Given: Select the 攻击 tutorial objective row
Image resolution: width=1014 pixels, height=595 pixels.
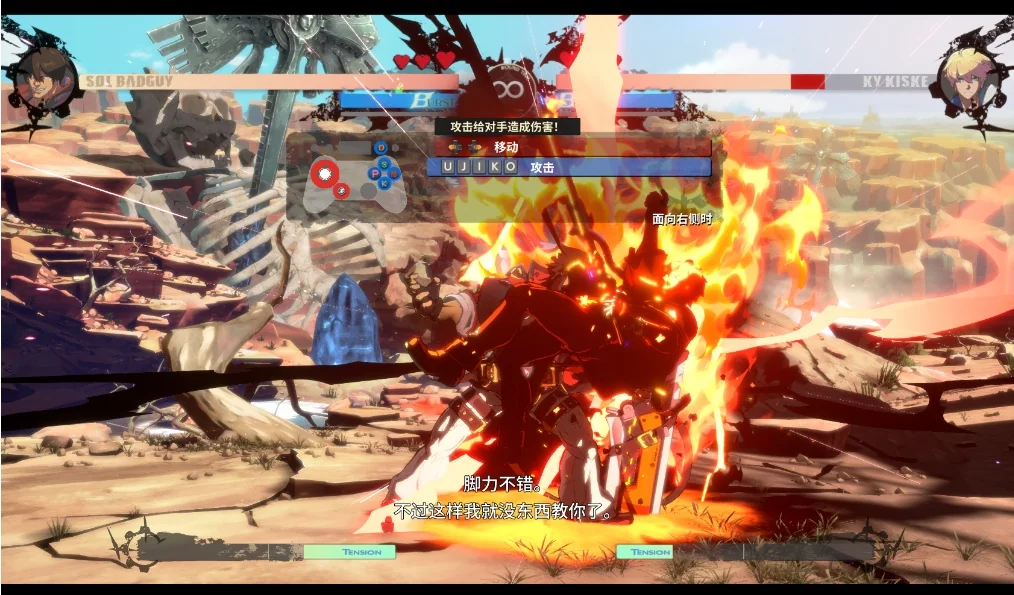Looking at the screenshot, I should pyautogui.click(x=568, y=167).
